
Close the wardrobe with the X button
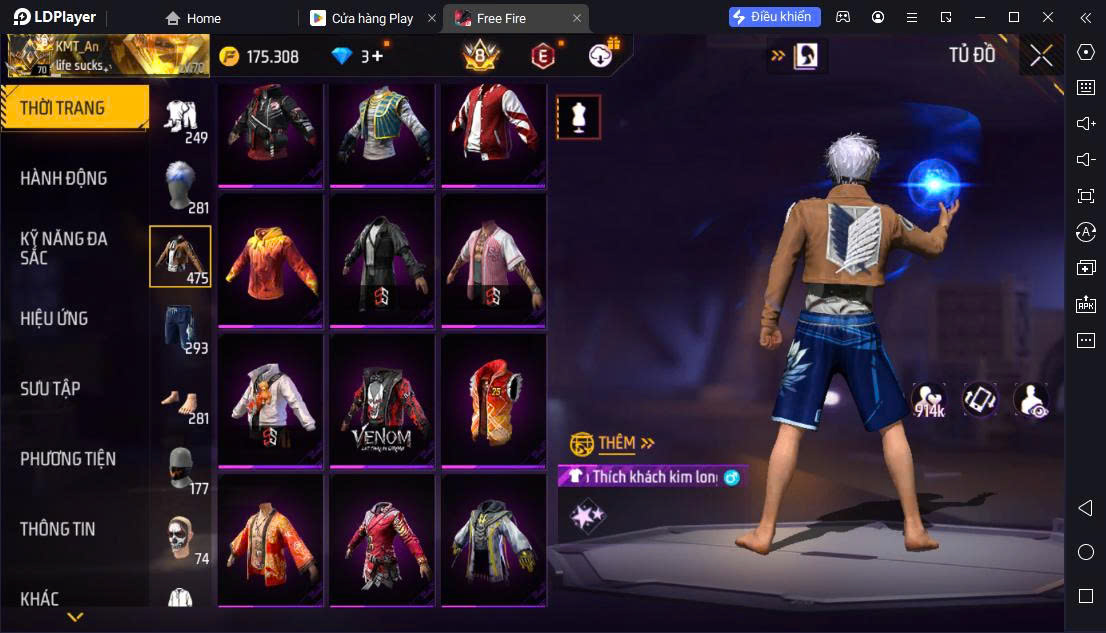pyautogui.click(x=1041, y=56)
